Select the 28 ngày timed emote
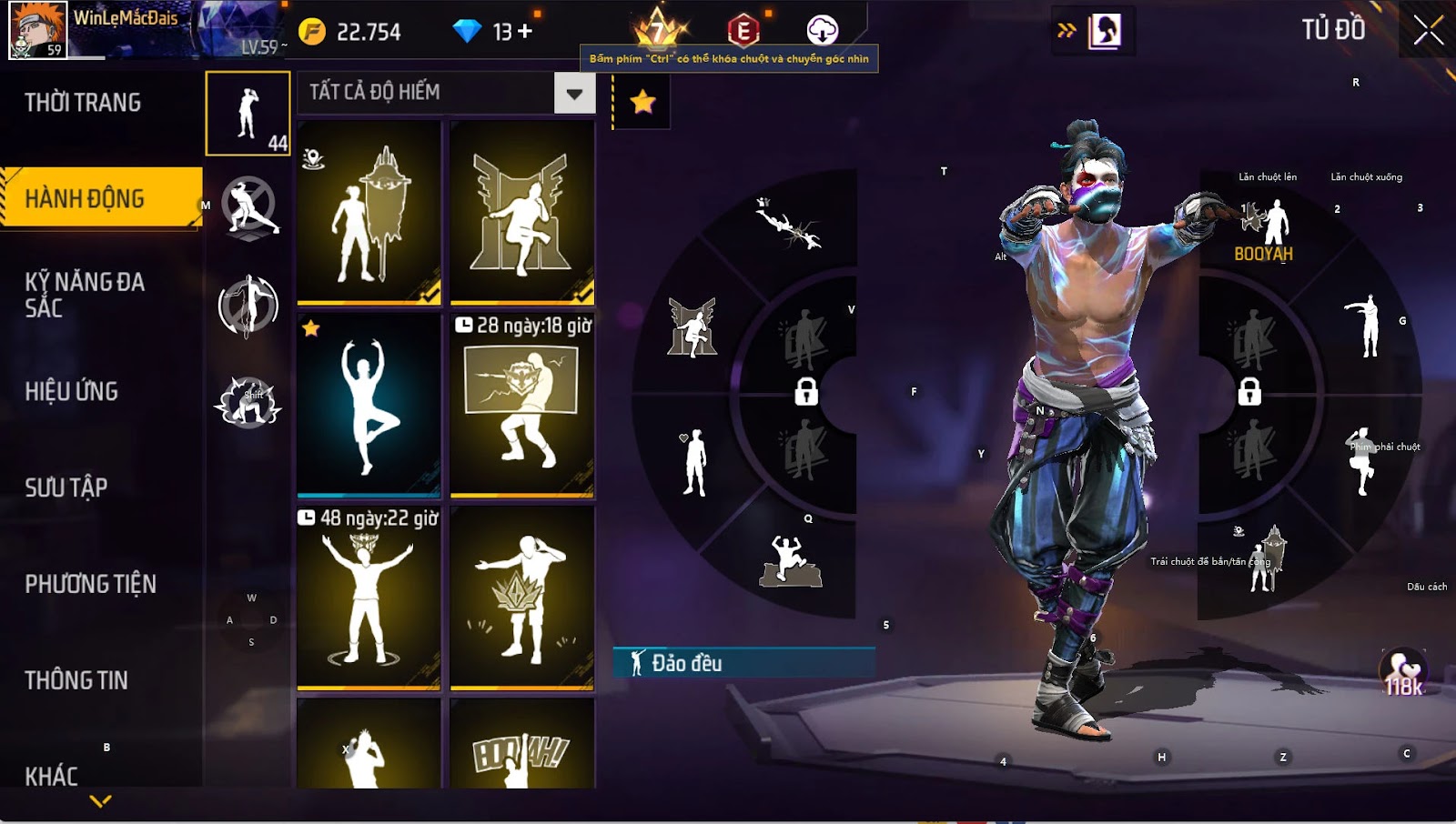Screen dimensions: 1456x824 click(x=522, y=406)
